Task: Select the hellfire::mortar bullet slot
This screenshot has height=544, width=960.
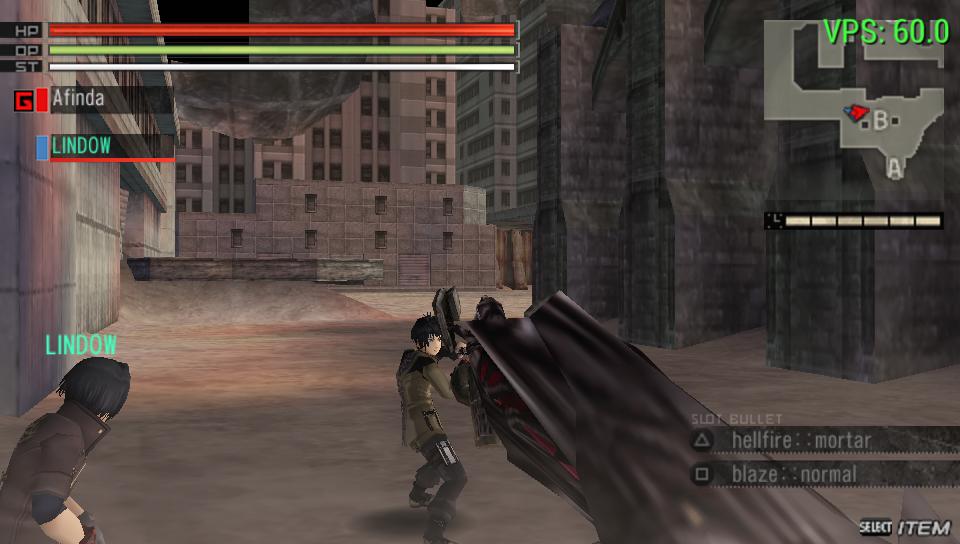Action: coord(800,440)
